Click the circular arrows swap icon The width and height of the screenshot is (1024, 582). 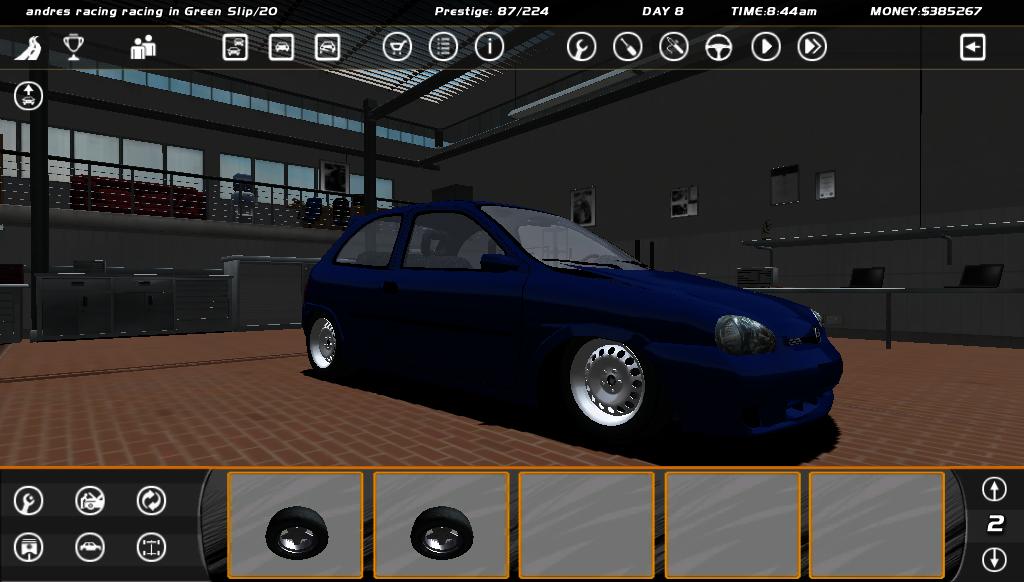pos(151,500)
